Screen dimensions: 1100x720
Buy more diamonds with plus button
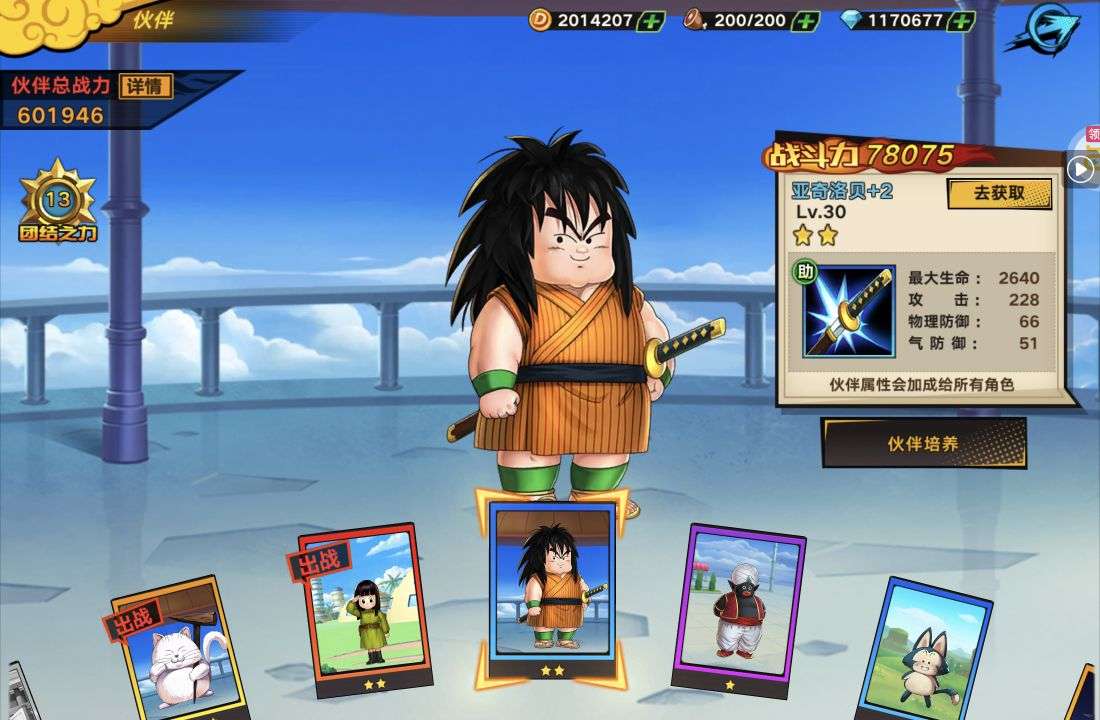[961, 20]
